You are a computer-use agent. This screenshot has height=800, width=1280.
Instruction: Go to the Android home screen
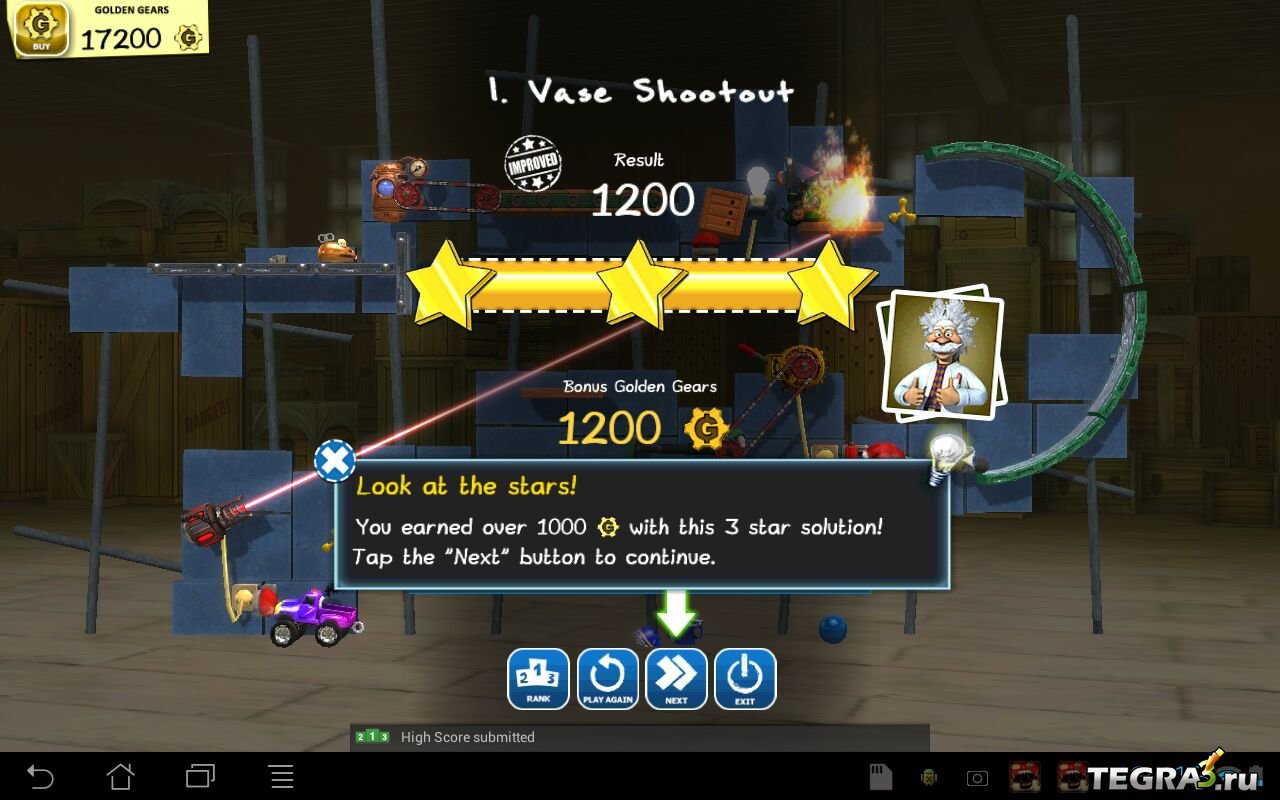(120, 776)
